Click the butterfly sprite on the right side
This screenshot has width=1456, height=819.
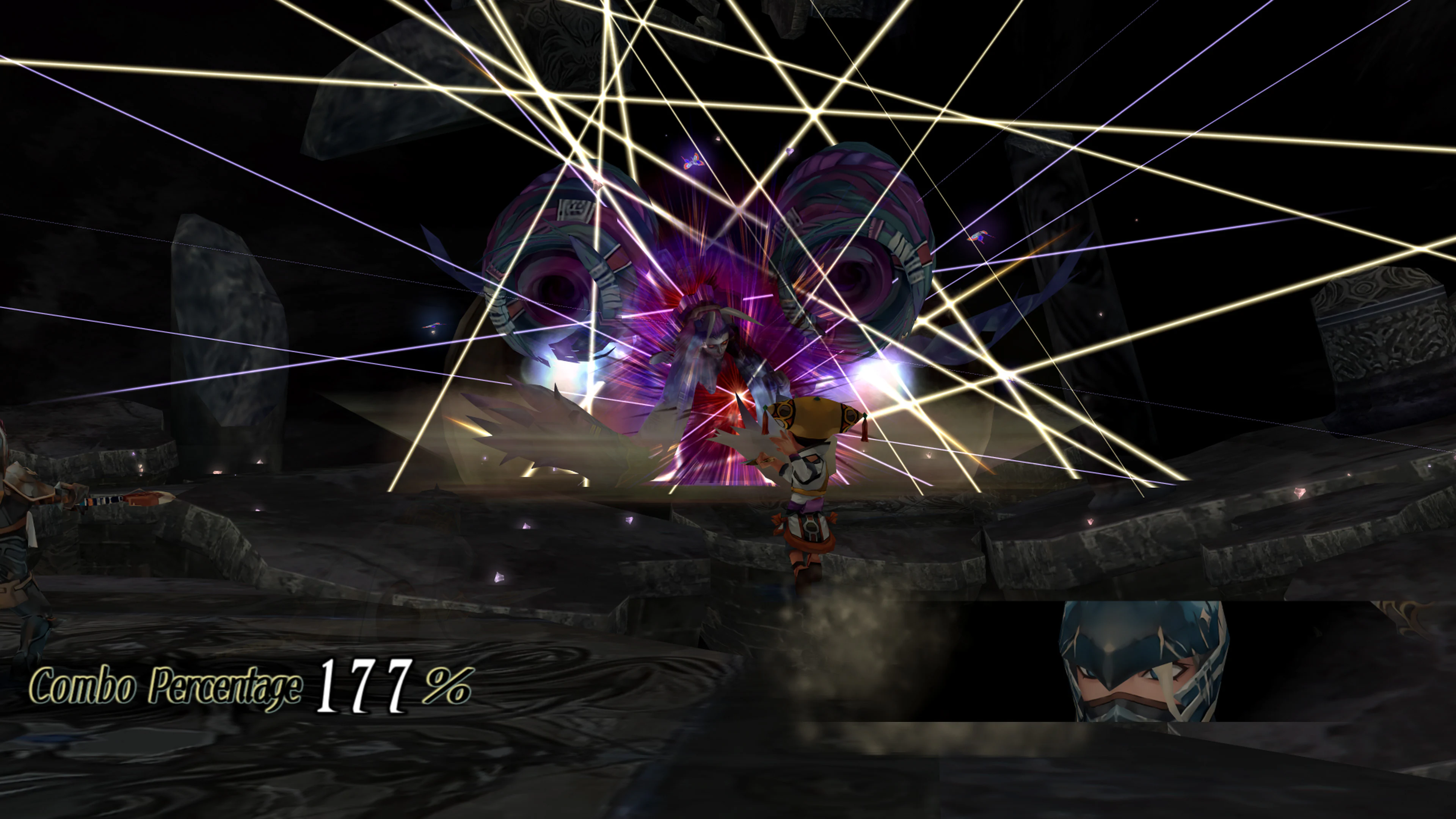click(982, 237)
